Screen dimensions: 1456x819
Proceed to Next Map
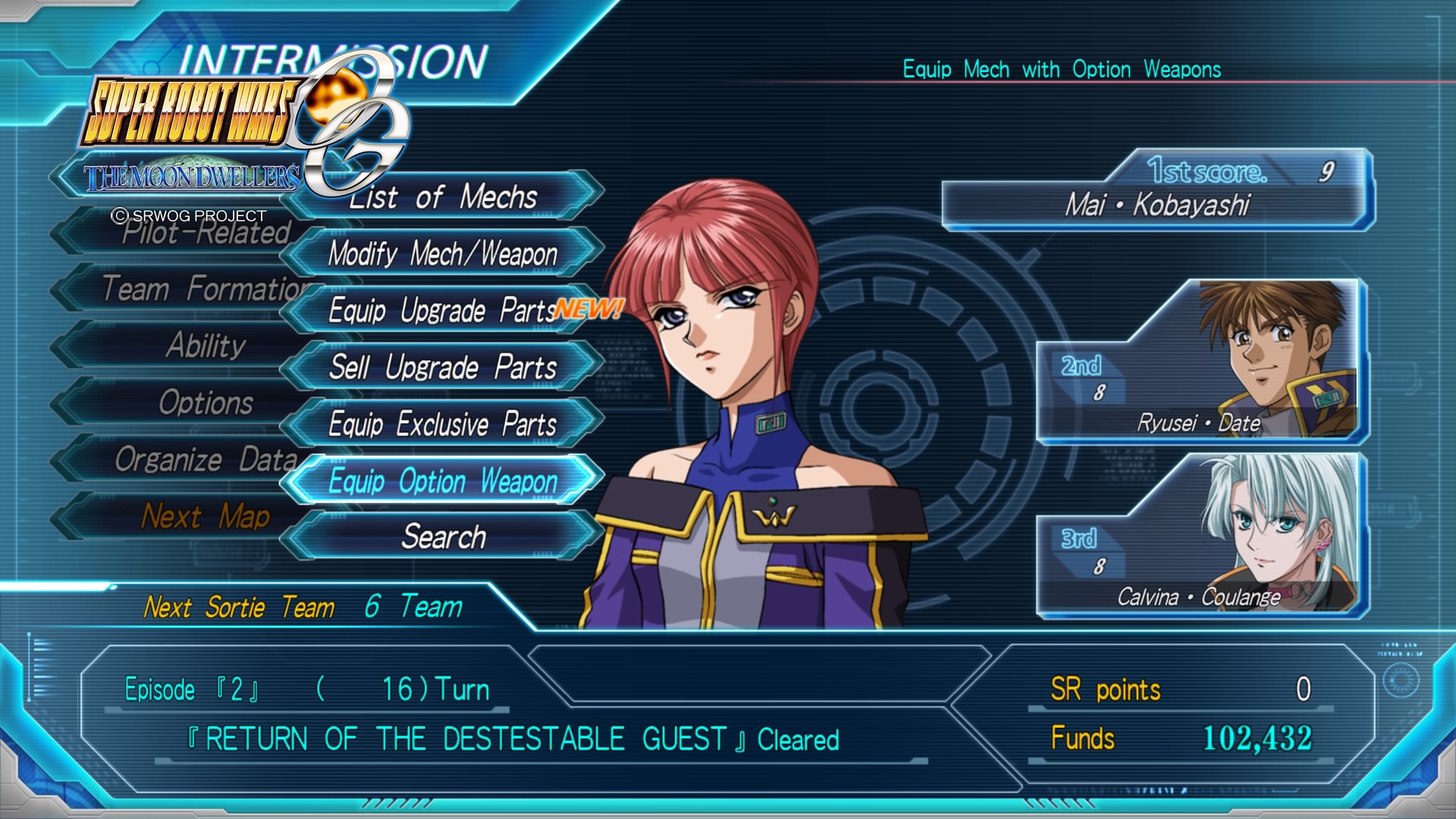[x=206, y=516]
